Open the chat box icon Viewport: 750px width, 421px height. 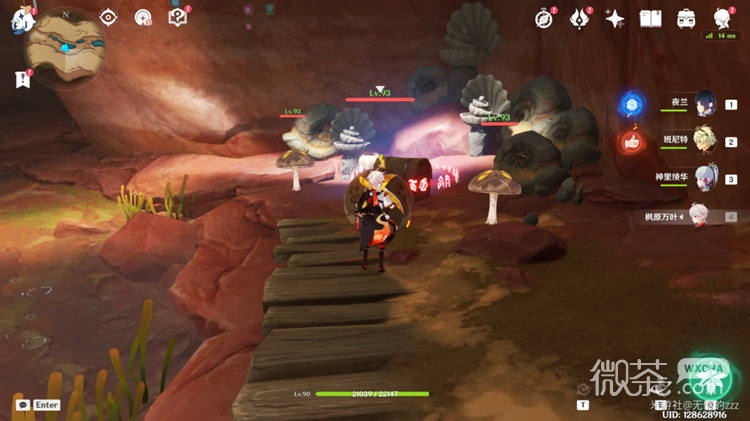22,405
